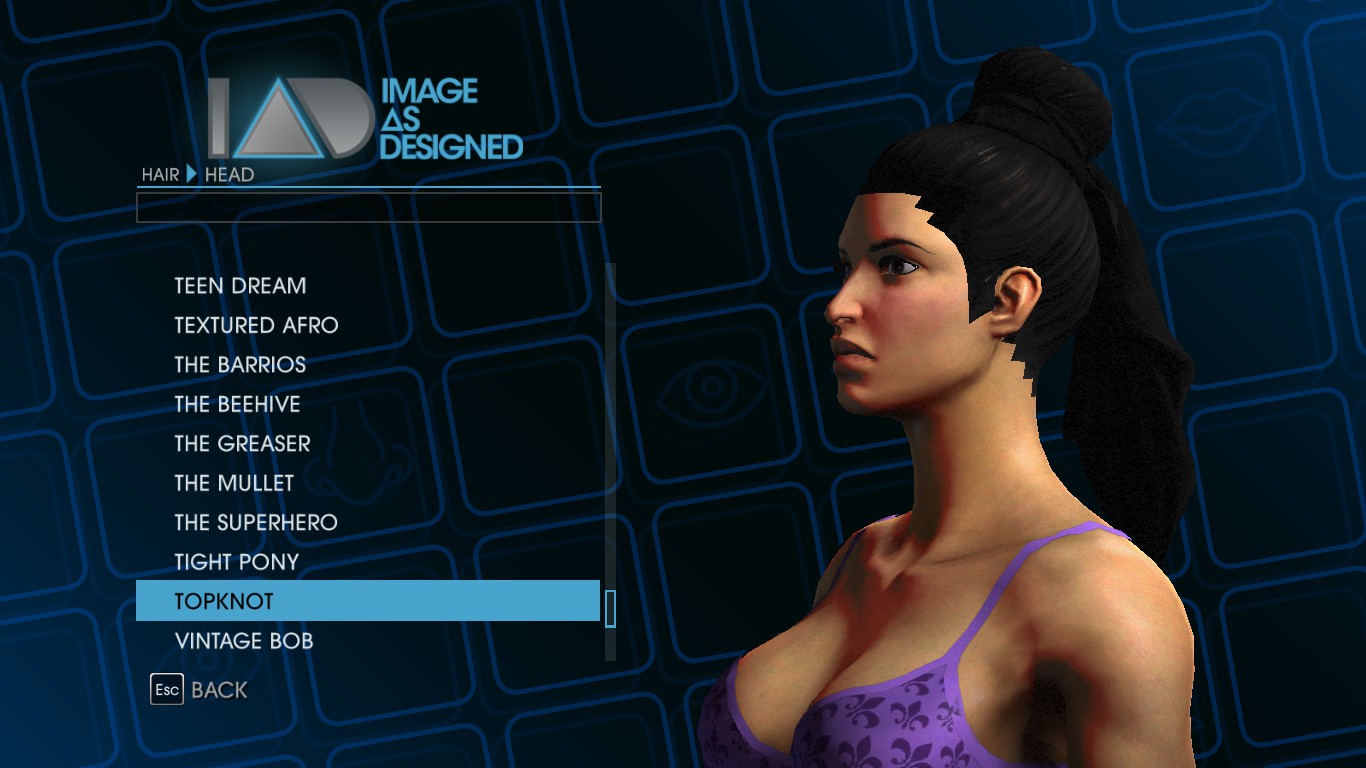The height and width of the screenshot is (768, 1366).
Task: Click the highlighted Topknot entry
Action: 367,601
